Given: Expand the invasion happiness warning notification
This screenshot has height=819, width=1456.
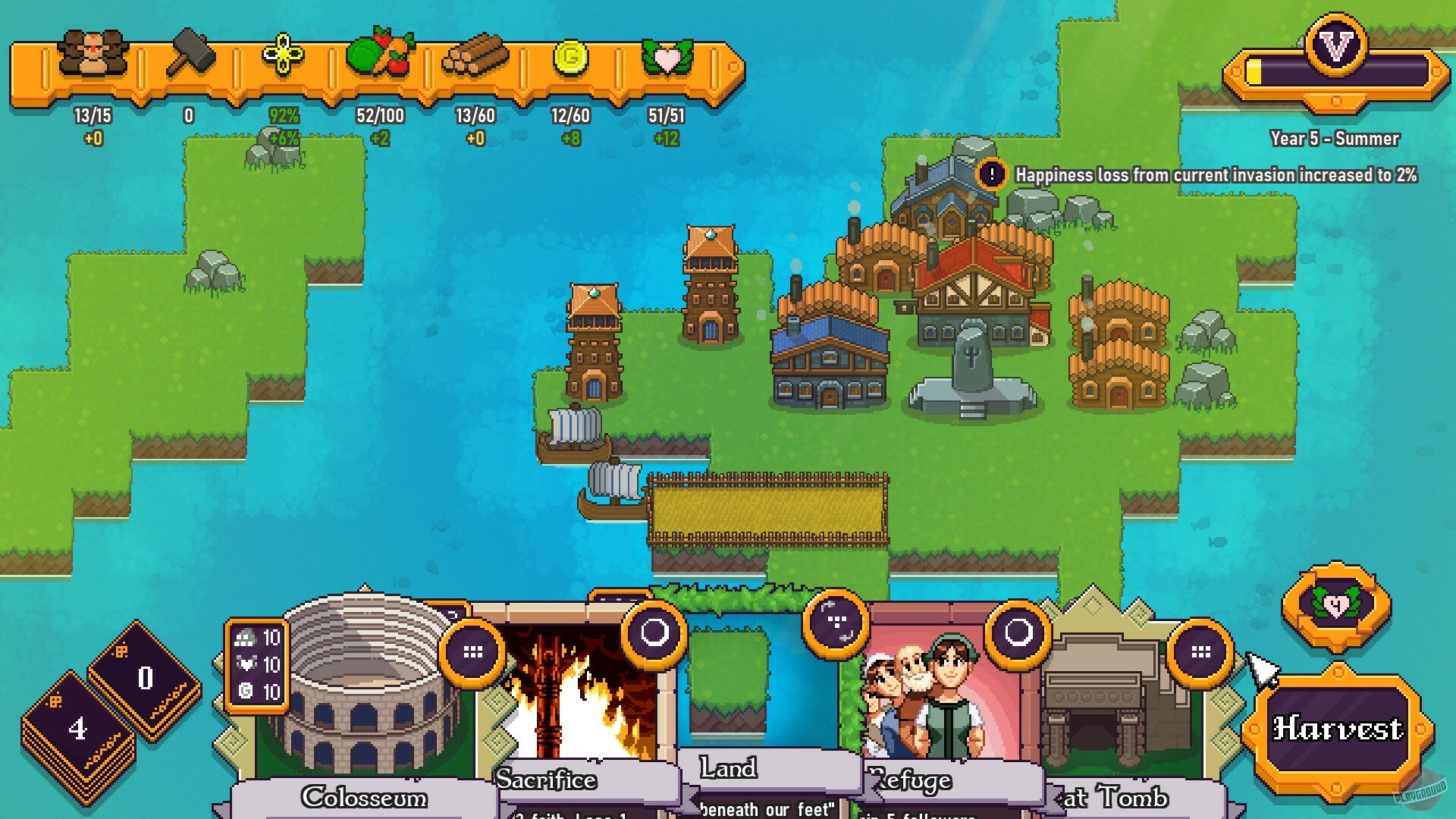Looking at the screenshot, I should tap(991, 175).
